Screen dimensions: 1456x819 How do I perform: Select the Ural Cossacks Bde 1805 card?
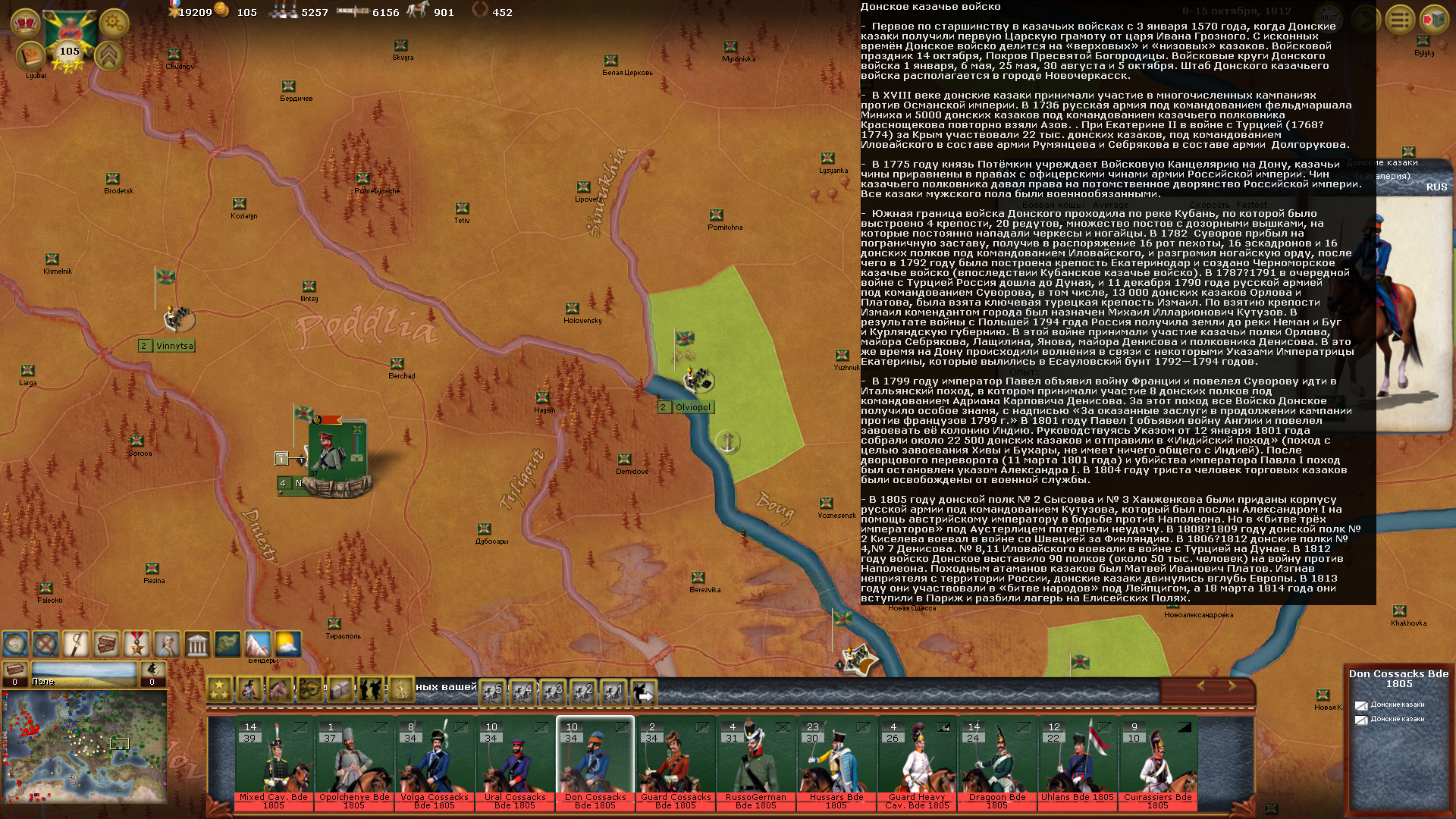(x=514, y=762)
